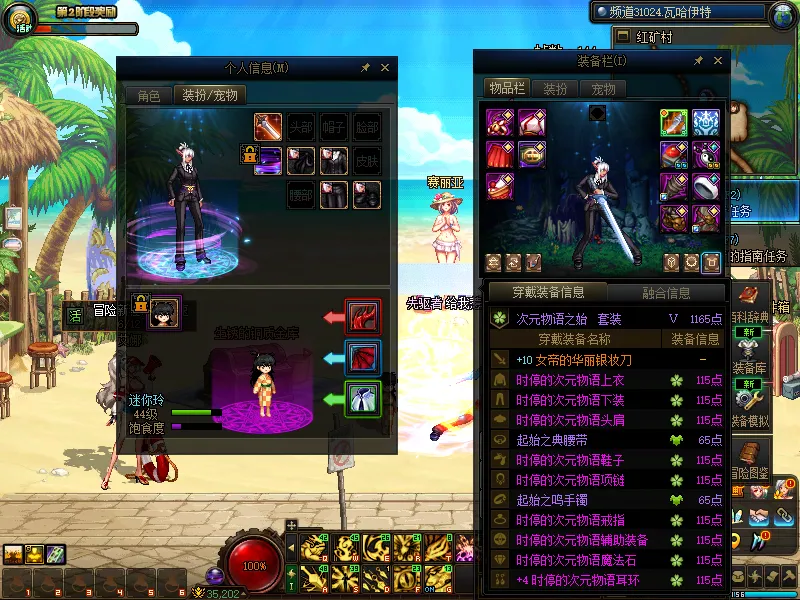Switch to the 角色 character tab

click(148, 96)
